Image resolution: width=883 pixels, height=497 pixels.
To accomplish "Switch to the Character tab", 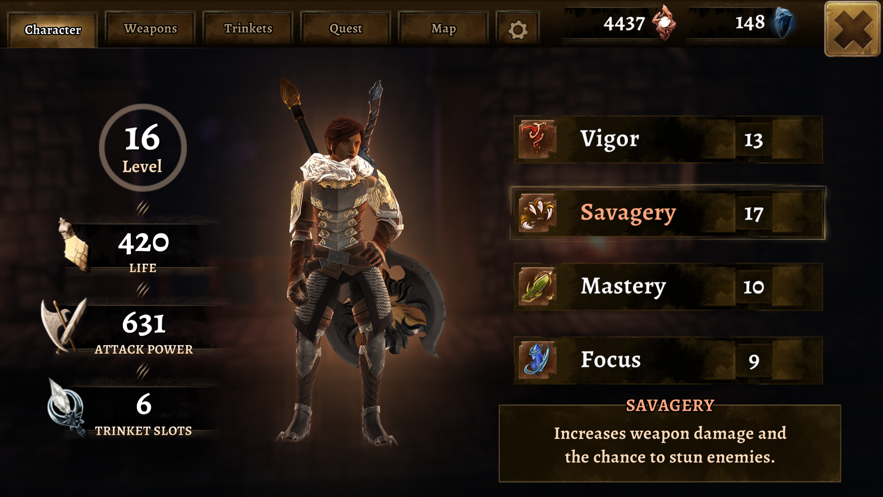I will 53,29.
